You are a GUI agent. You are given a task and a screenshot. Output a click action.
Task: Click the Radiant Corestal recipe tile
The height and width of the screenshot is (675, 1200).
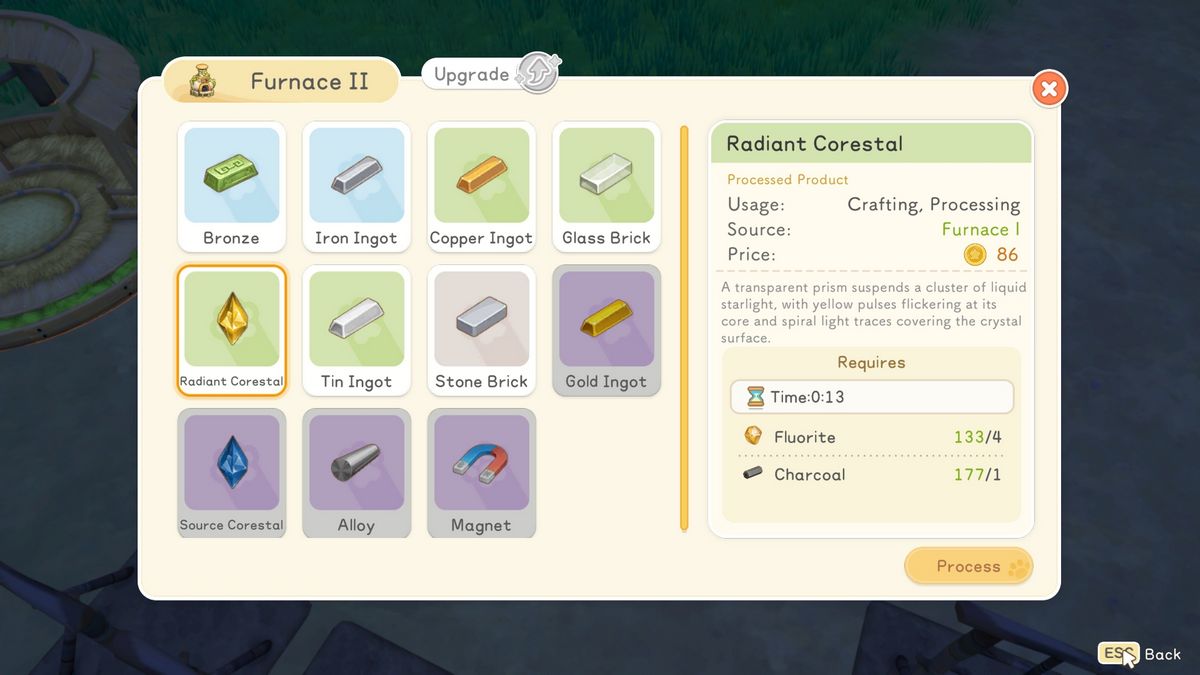pyautogui.click(x=231, y=330)
